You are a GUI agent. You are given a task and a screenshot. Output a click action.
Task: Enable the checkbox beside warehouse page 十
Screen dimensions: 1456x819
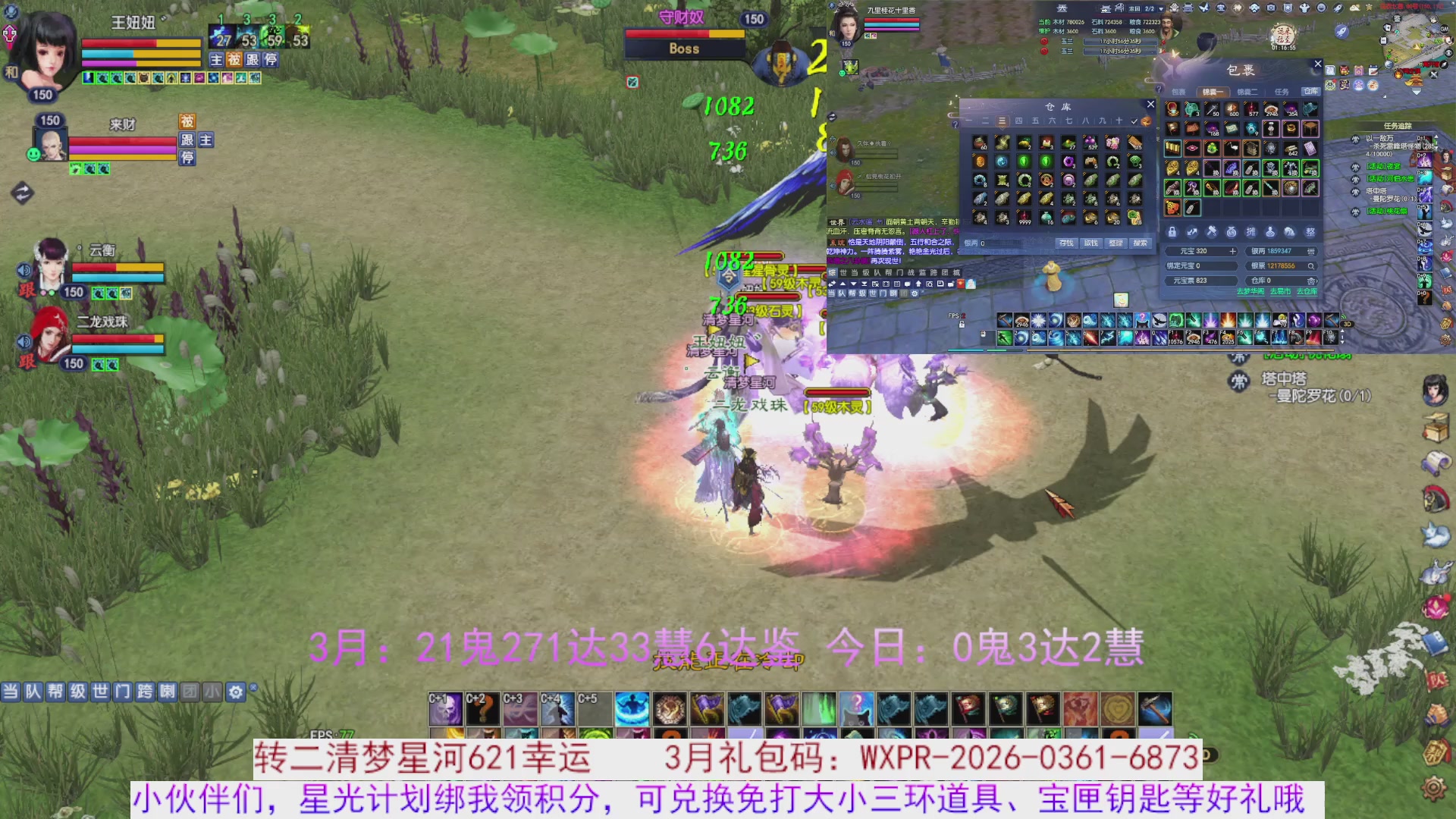[1134, 121]
